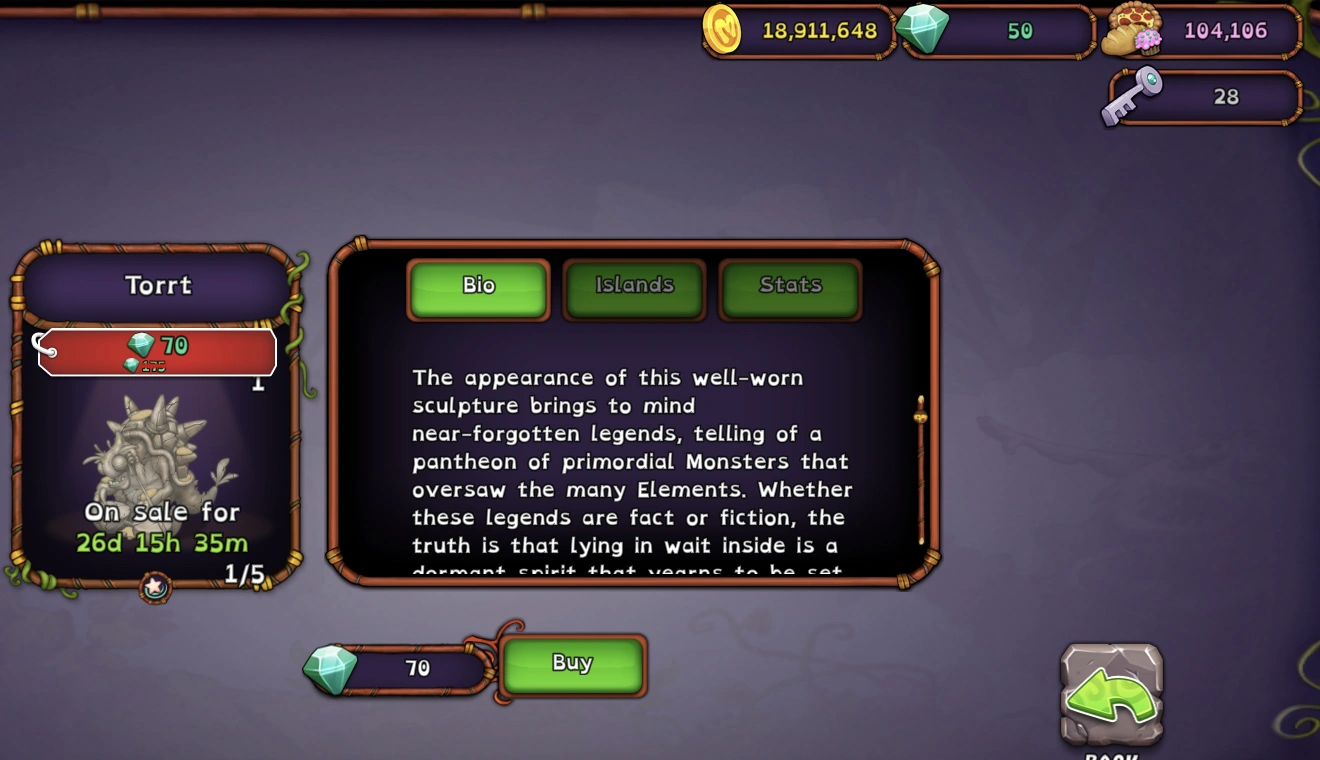
Task: Select the Bio tab
Action: click(x=478, y=285)
